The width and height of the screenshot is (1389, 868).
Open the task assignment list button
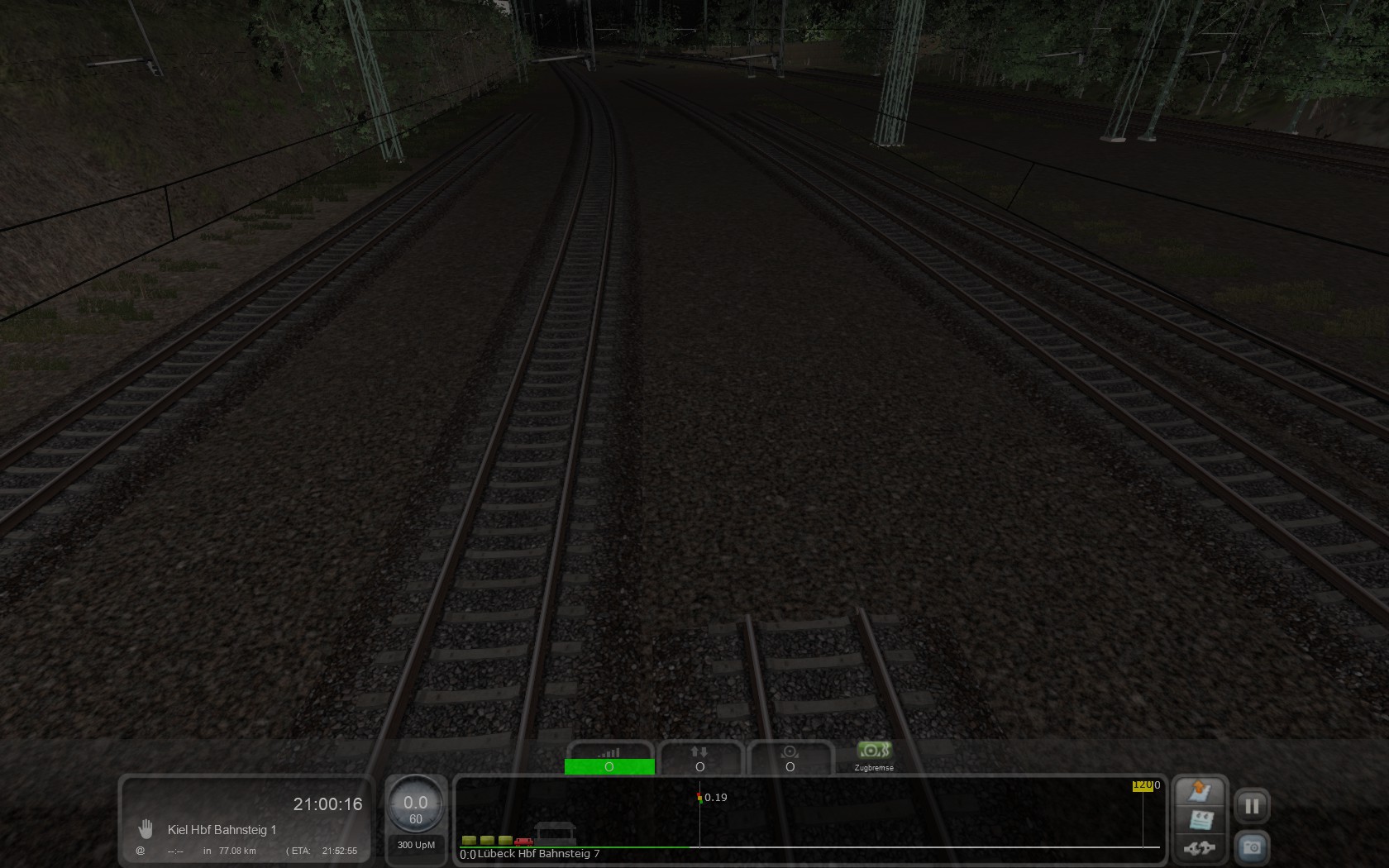coord(1200,820)
